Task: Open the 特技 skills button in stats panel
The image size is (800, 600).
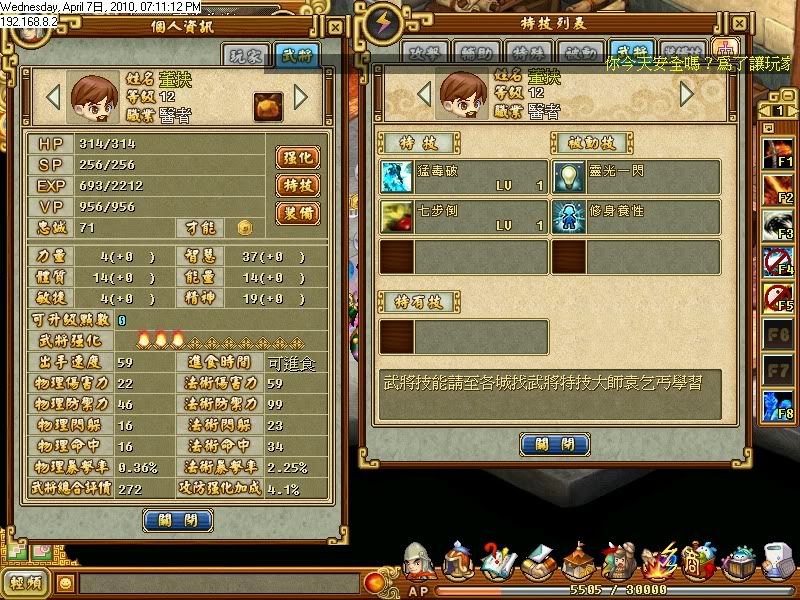Action: click(297, 186)
